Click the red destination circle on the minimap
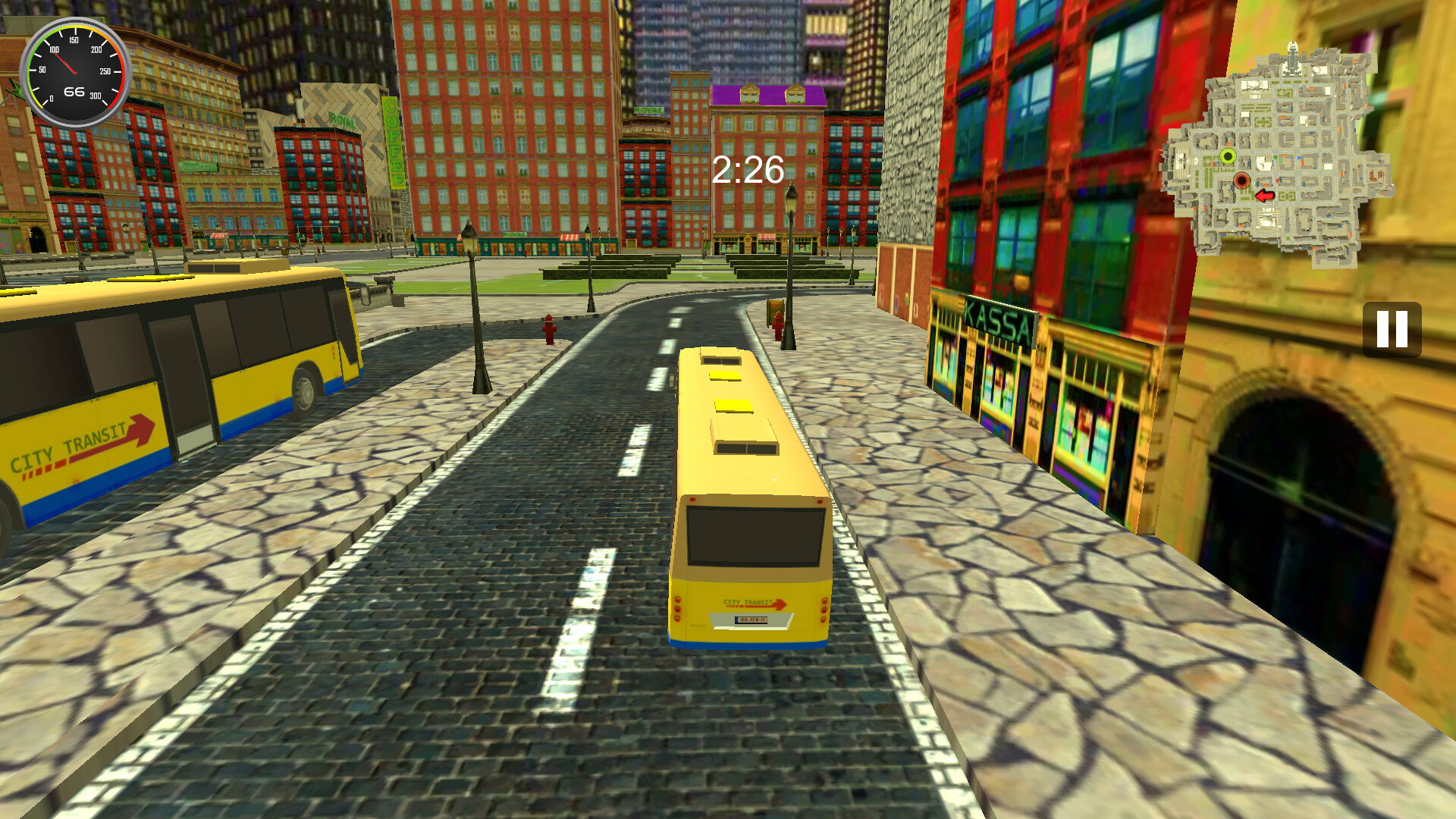The width and height of the screenshot is (1456, 819). point(1241,179)
